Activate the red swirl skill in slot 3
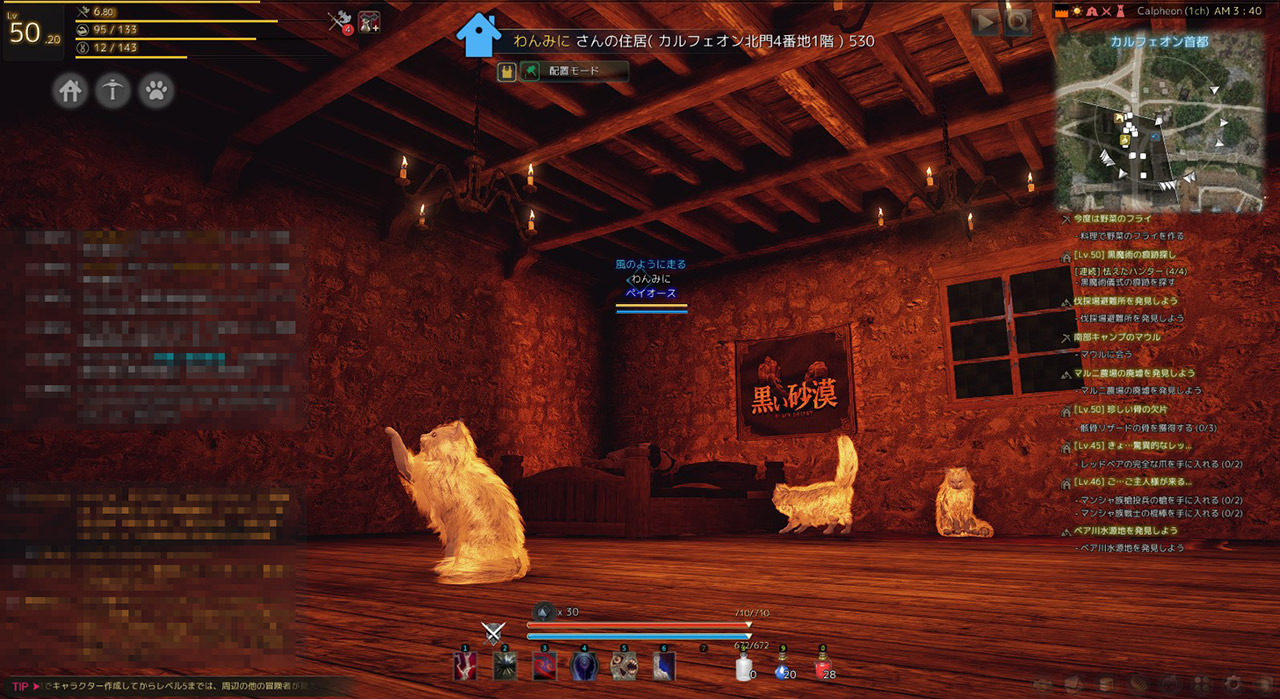 [x=545, y=666]
